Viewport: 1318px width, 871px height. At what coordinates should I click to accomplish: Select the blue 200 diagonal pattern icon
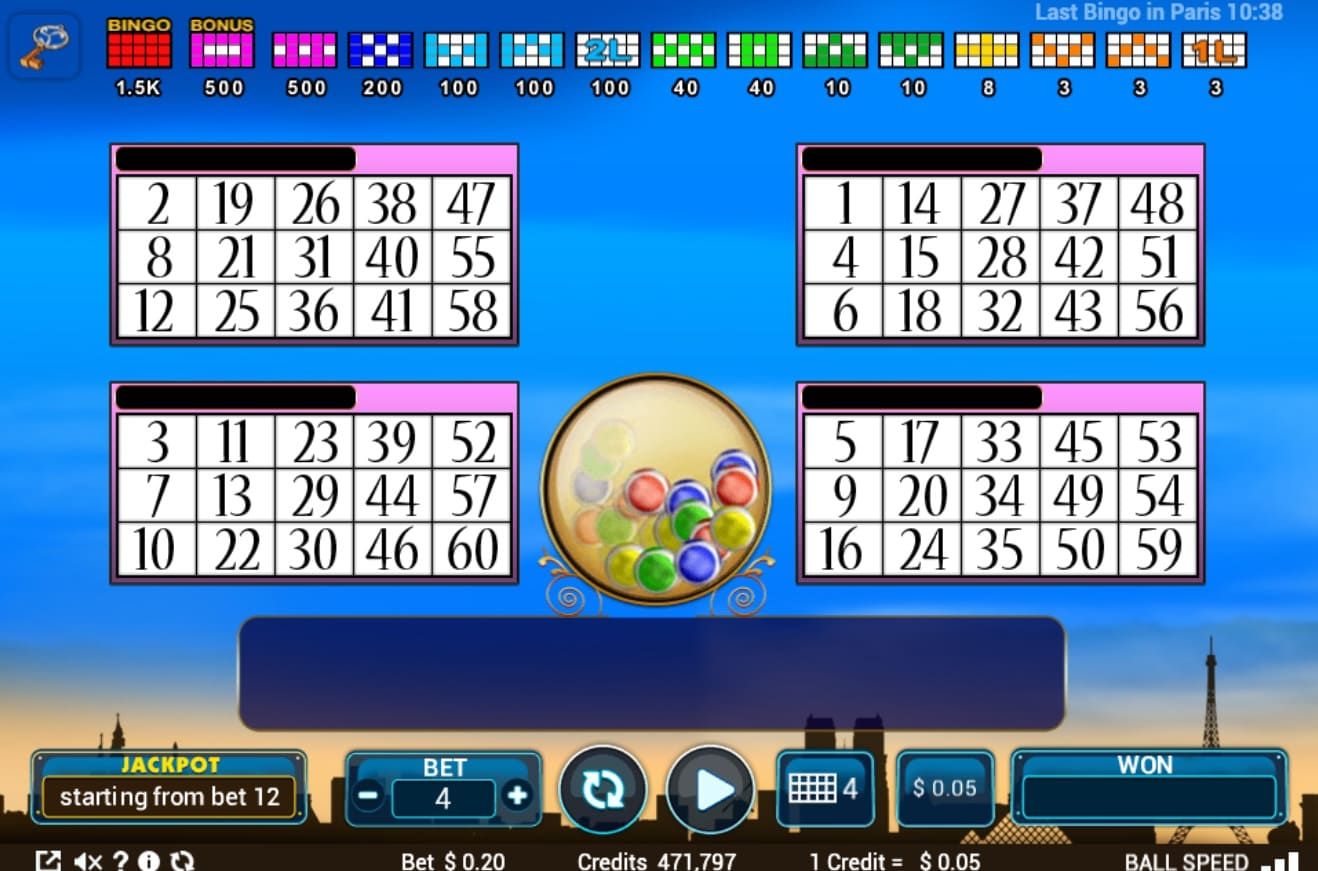coord(380,46)
